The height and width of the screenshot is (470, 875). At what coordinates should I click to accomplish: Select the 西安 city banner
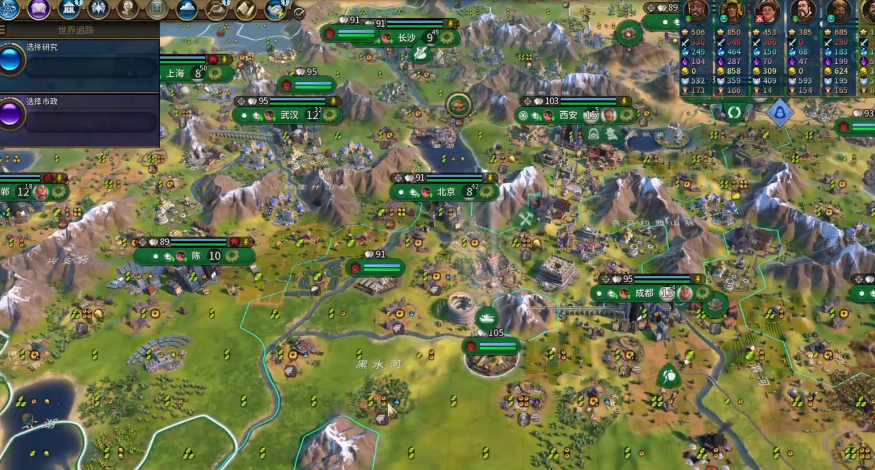568,115
